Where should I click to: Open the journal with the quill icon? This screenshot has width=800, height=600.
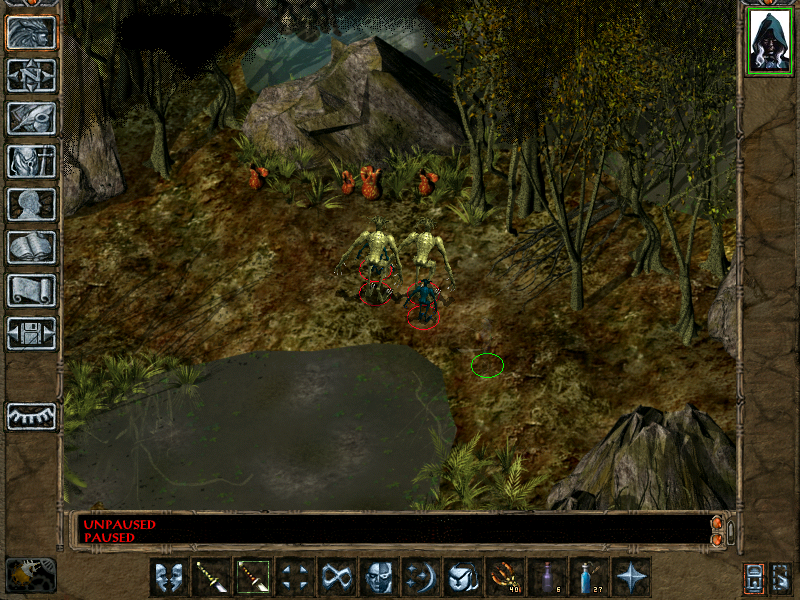31,118
